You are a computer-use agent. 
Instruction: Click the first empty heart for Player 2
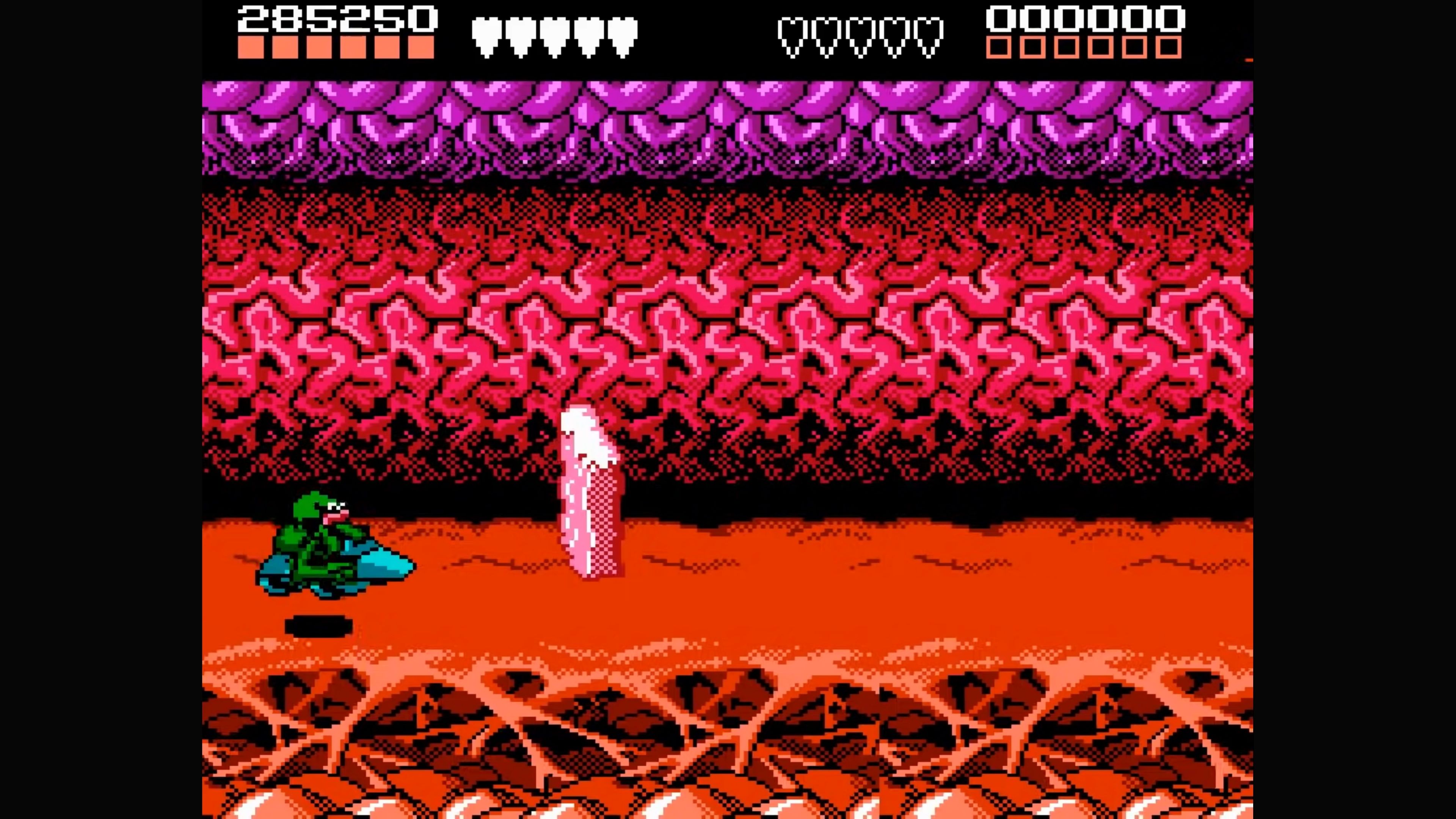(x=791, y=34)
